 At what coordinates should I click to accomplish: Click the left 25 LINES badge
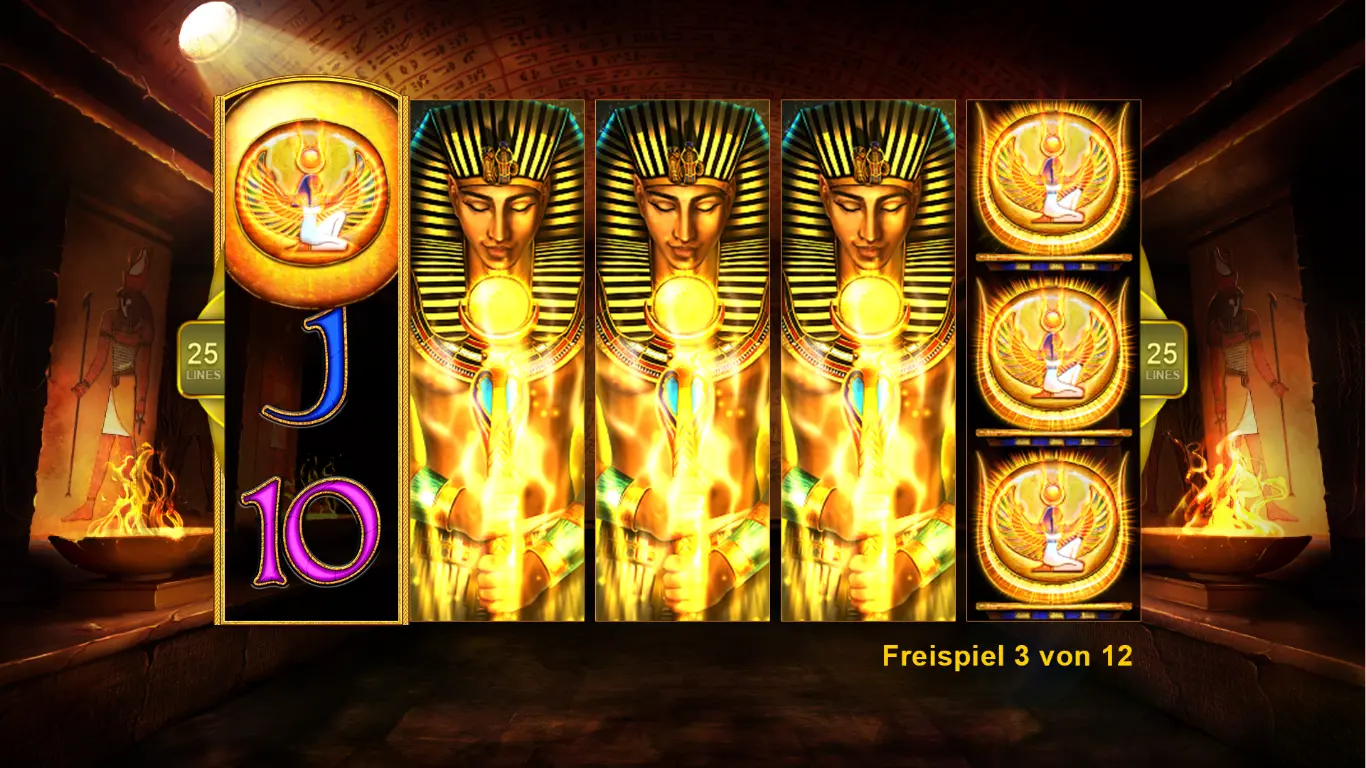202,355
